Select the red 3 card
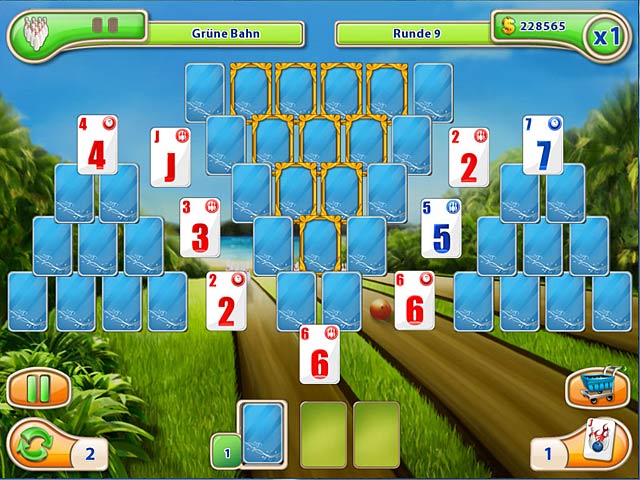 click(200, 228)
